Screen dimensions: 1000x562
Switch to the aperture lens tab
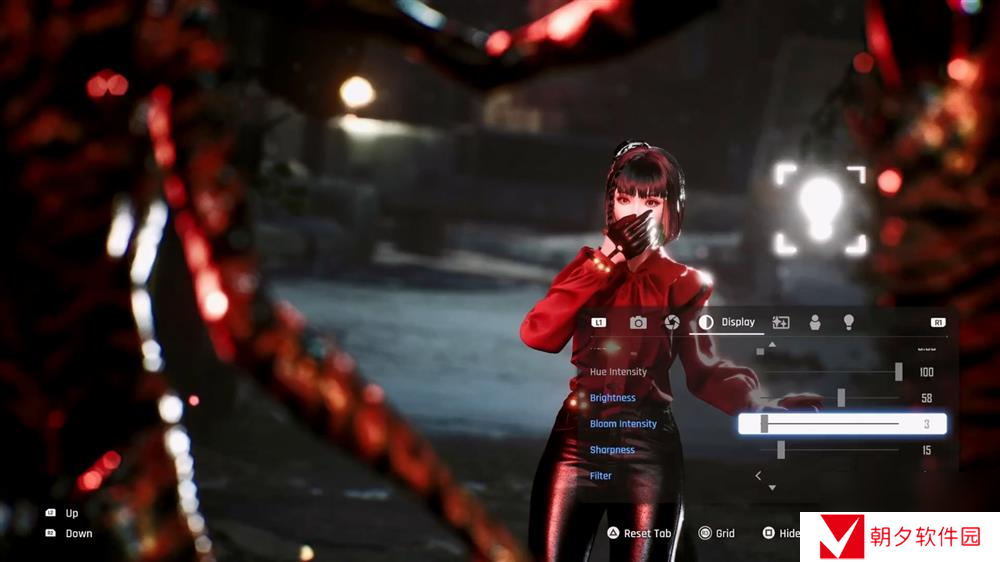pos(672,322)
